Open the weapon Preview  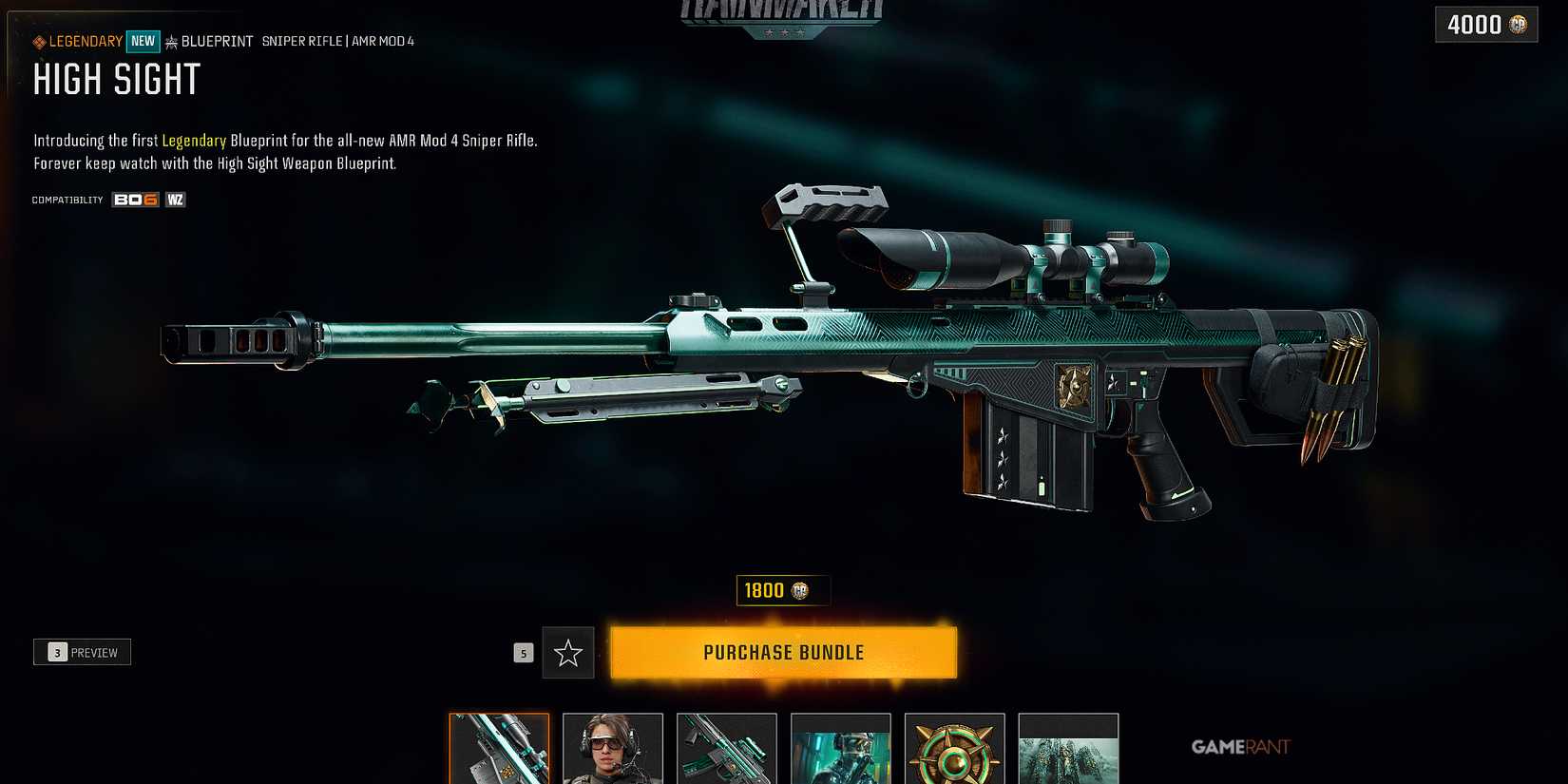pyautogui.click(x=82, y=652)
